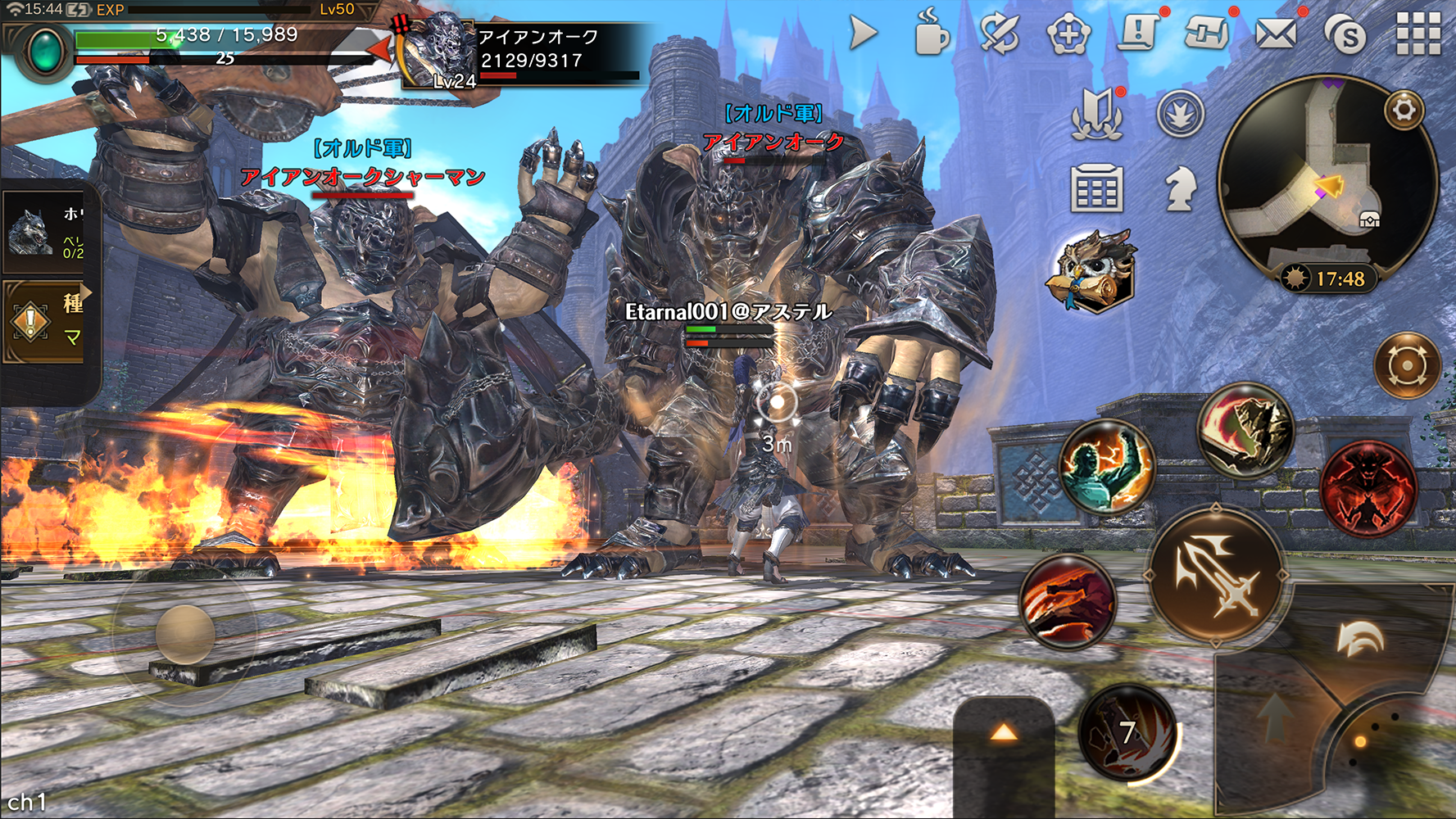Select the chess knight minigame icon
1456x819 pixels.
[x=1180, y=187]
